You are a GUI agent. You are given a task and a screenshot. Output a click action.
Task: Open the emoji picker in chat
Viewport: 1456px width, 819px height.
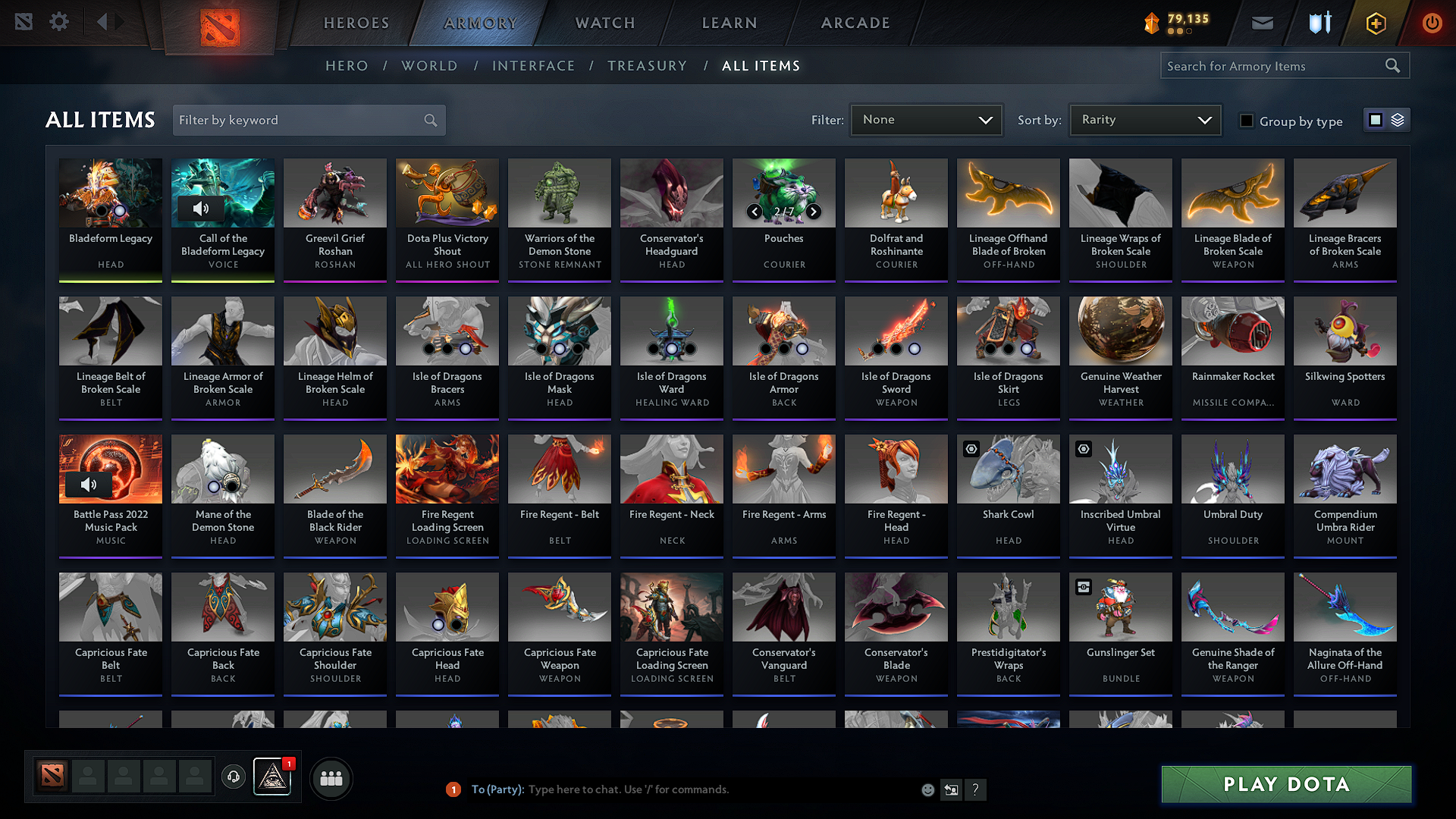[927, 789]
